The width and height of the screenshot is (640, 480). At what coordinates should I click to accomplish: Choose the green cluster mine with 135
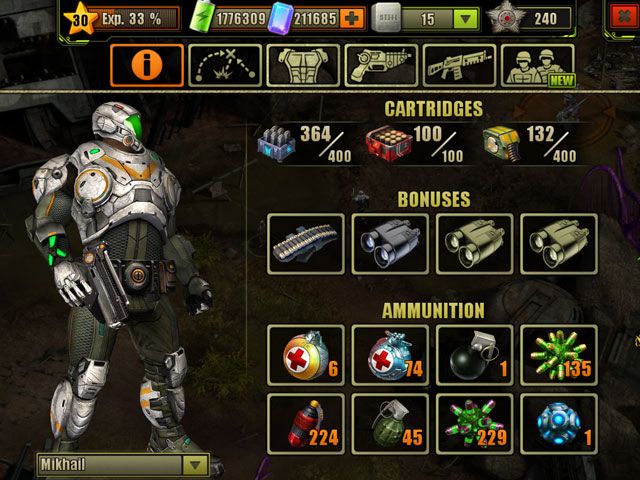[559, 355]
